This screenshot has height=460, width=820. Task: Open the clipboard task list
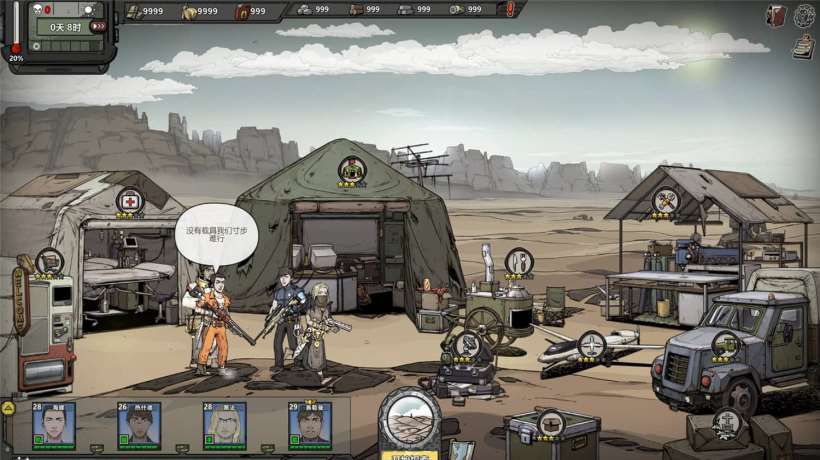(x=802, y=45)
